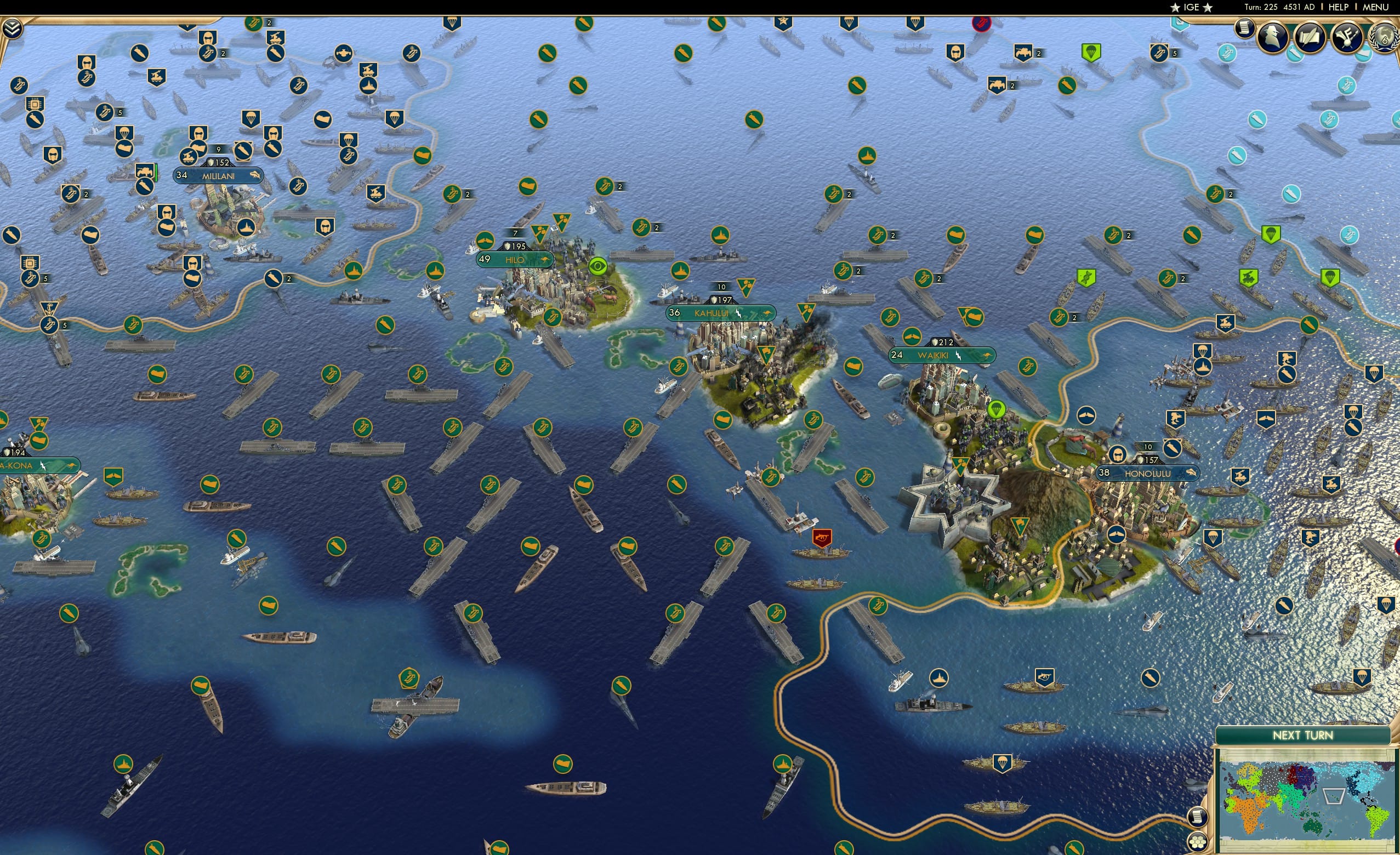Click the viewport rectangle on the minimap
Image resolution: width=1400 pixels, height=855 pixels.
coord(1336,795)
